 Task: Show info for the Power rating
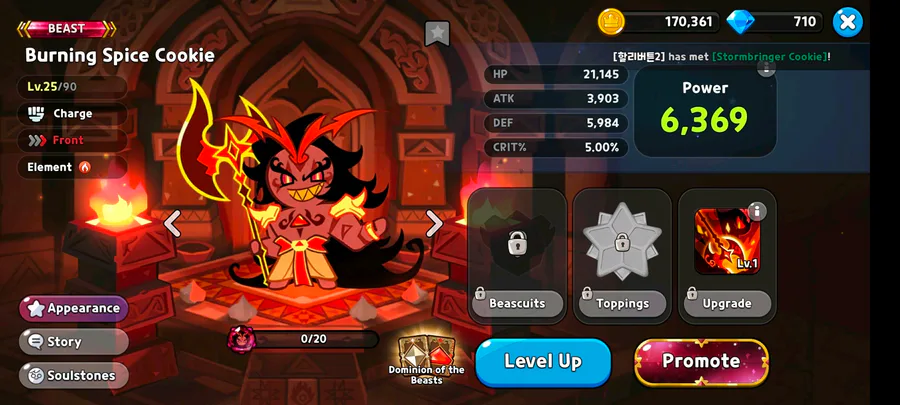766,69
